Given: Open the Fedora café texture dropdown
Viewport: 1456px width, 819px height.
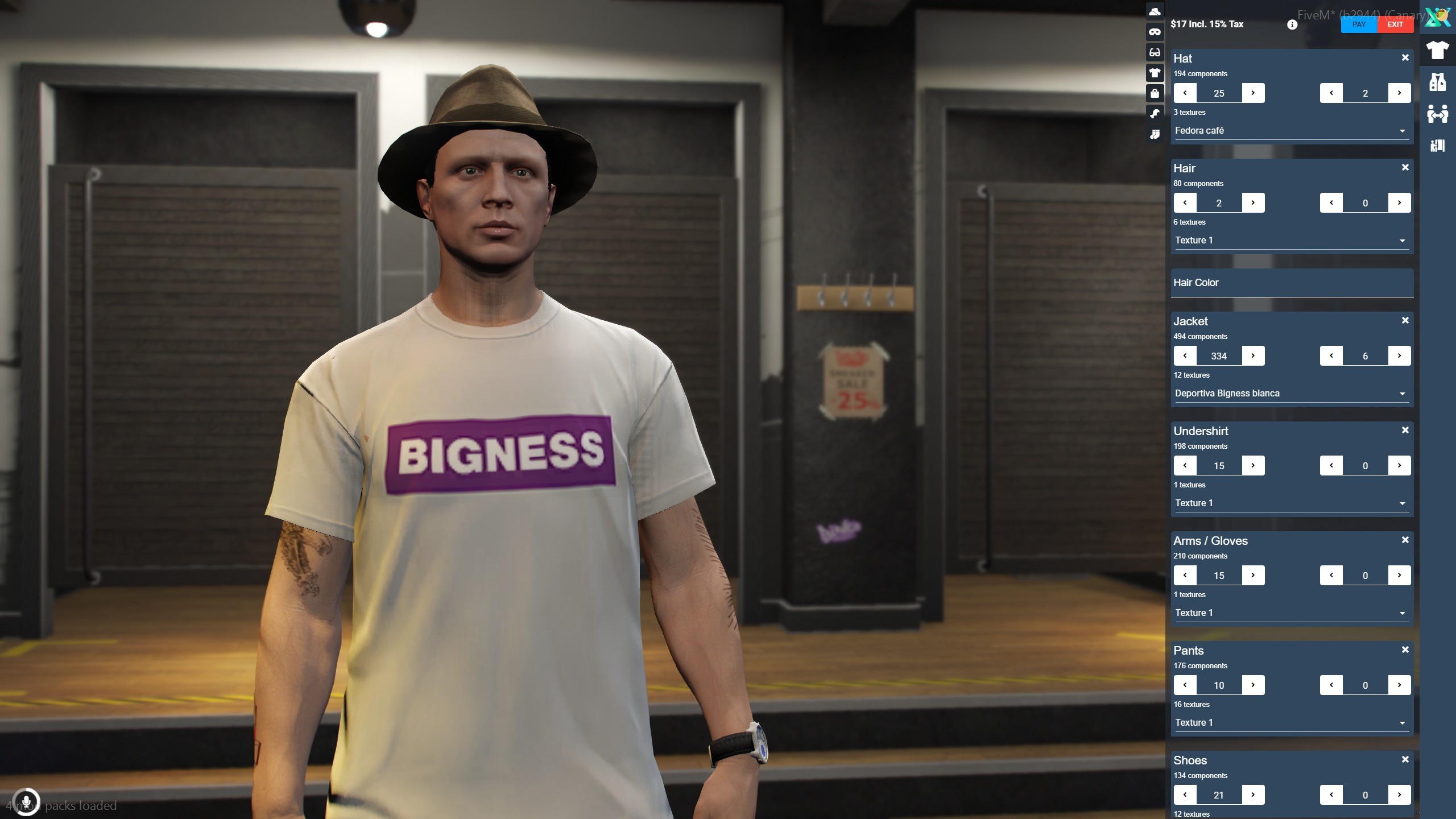Looking at the screenshot, I should pyautogui.click(x=1291, y=130).
